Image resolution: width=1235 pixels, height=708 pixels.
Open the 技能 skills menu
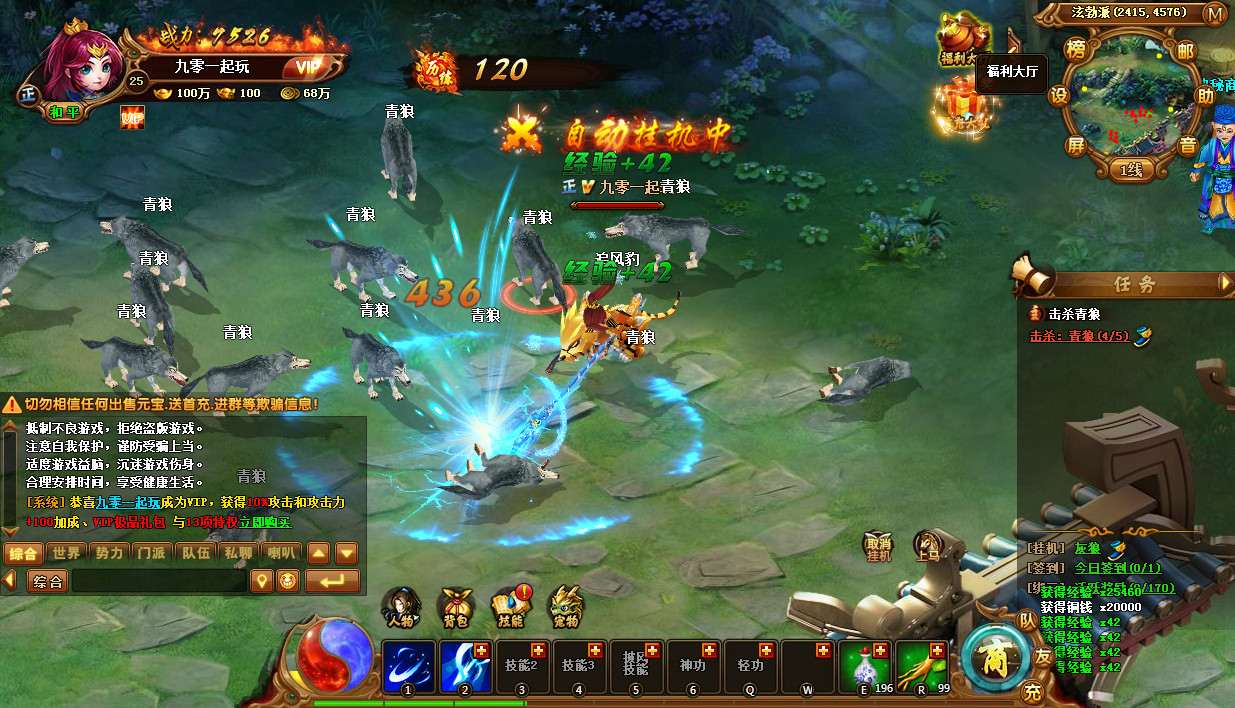point(511,605)
